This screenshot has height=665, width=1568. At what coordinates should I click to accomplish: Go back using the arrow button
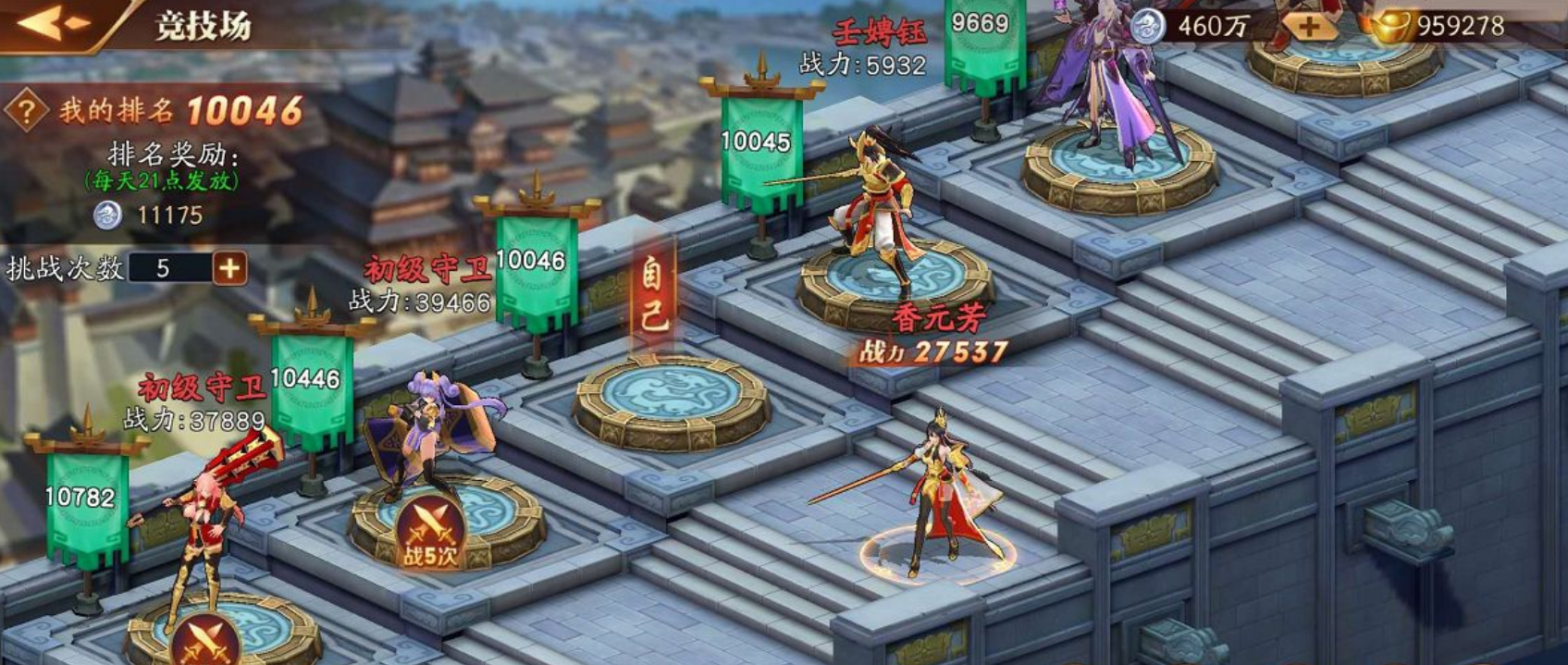click(53, 22)
